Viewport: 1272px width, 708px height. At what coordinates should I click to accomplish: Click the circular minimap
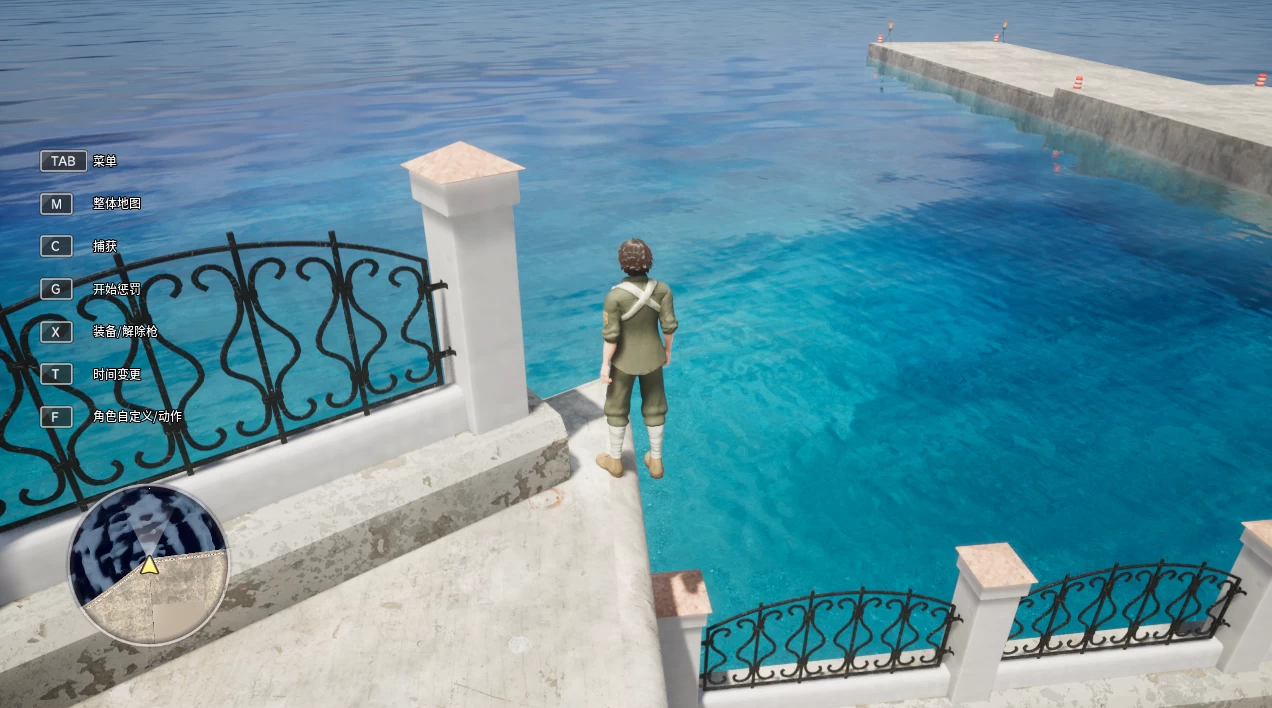click(149, 565)
